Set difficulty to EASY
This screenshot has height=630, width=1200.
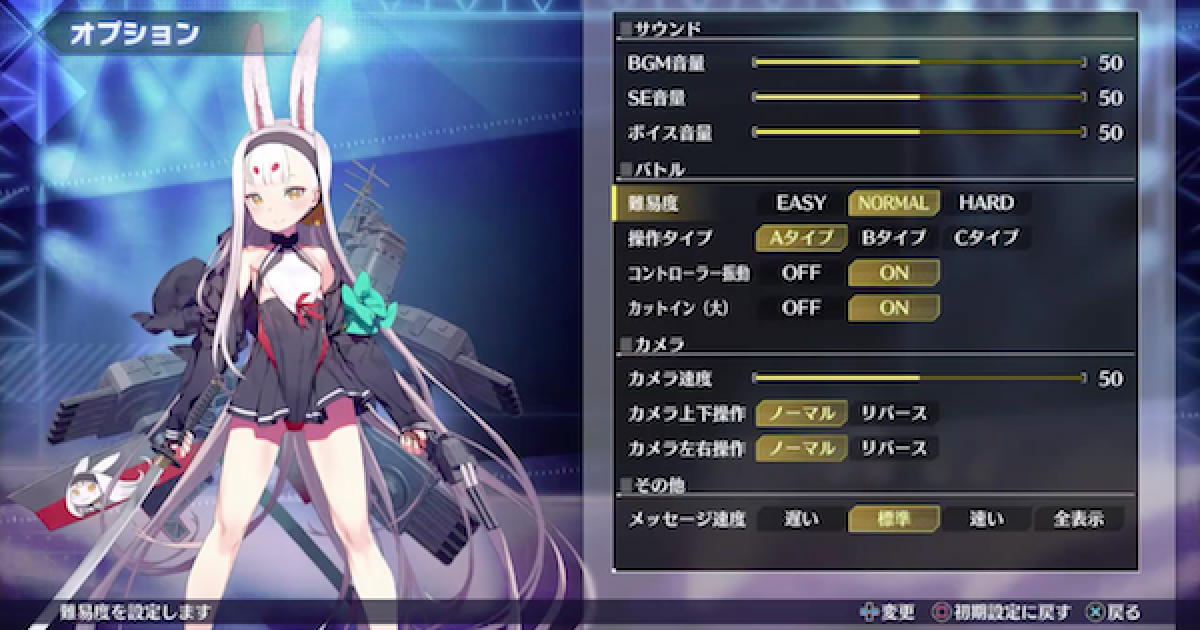801,203
